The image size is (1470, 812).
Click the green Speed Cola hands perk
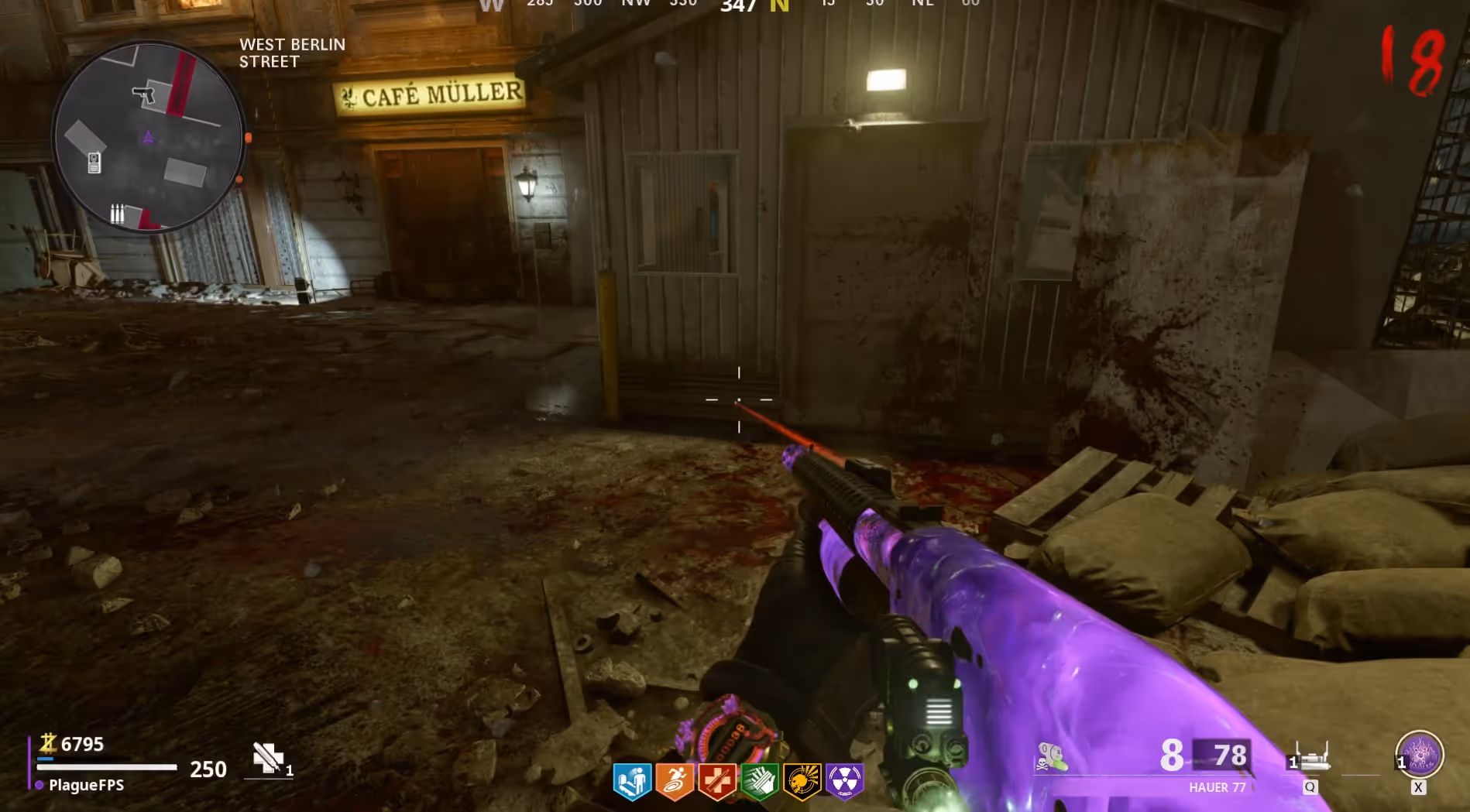[760, 780]
